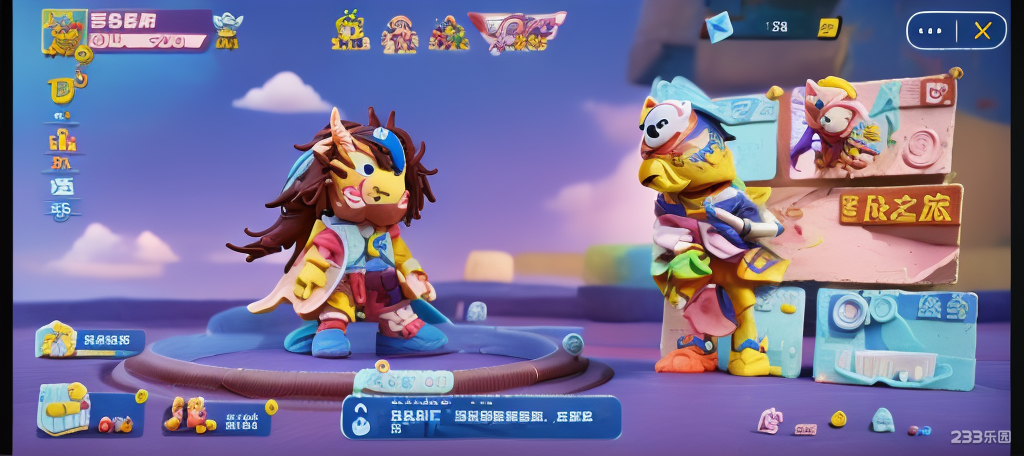Close the screen with the yellow X
The height and width of the screenshot is (456, 1024).
click(x=982, y=31)
